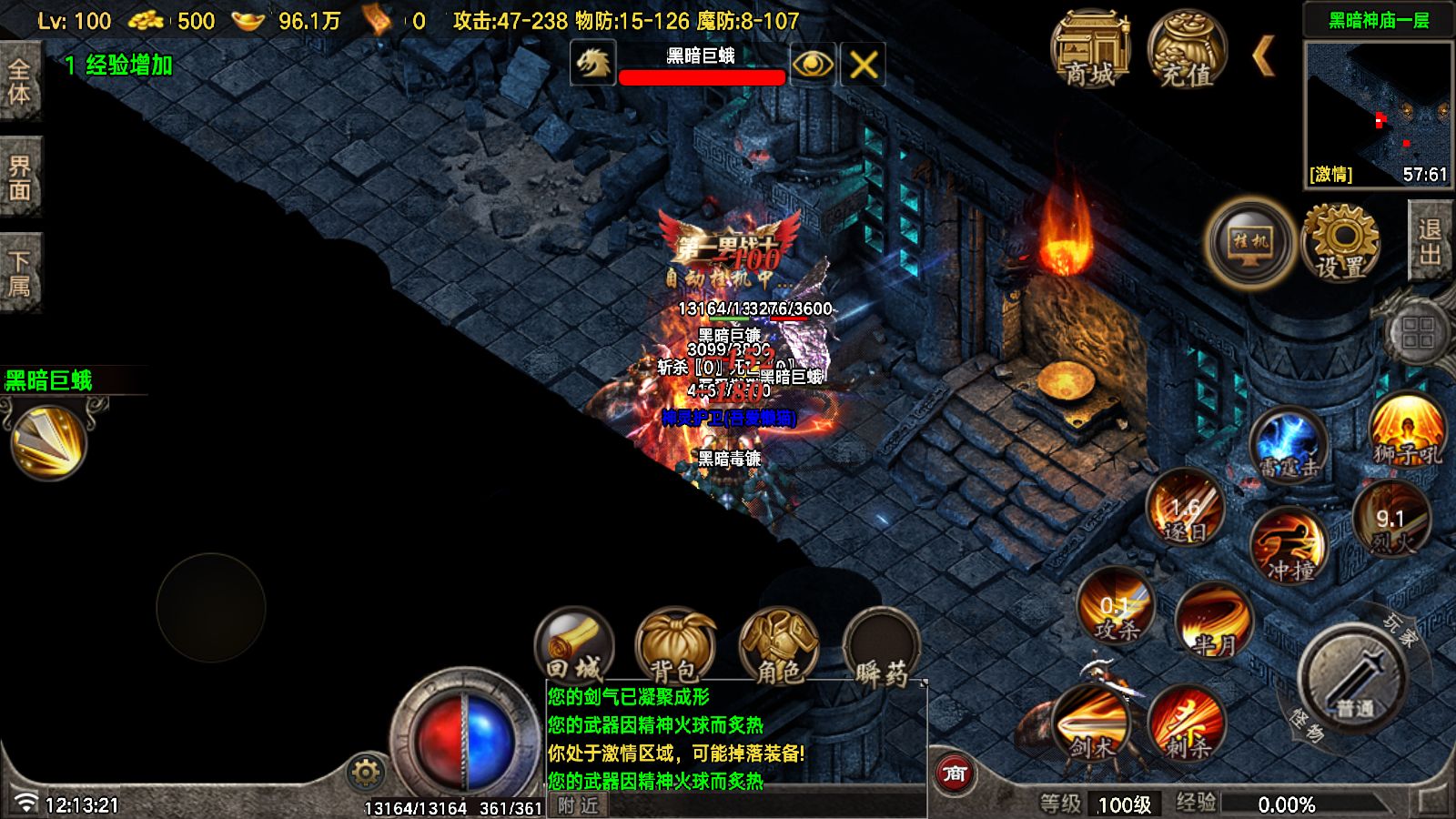Switch to the 全体 tab
Image resolution: width=1456 pixels, height=819 pixels.
tap(19, 81)
